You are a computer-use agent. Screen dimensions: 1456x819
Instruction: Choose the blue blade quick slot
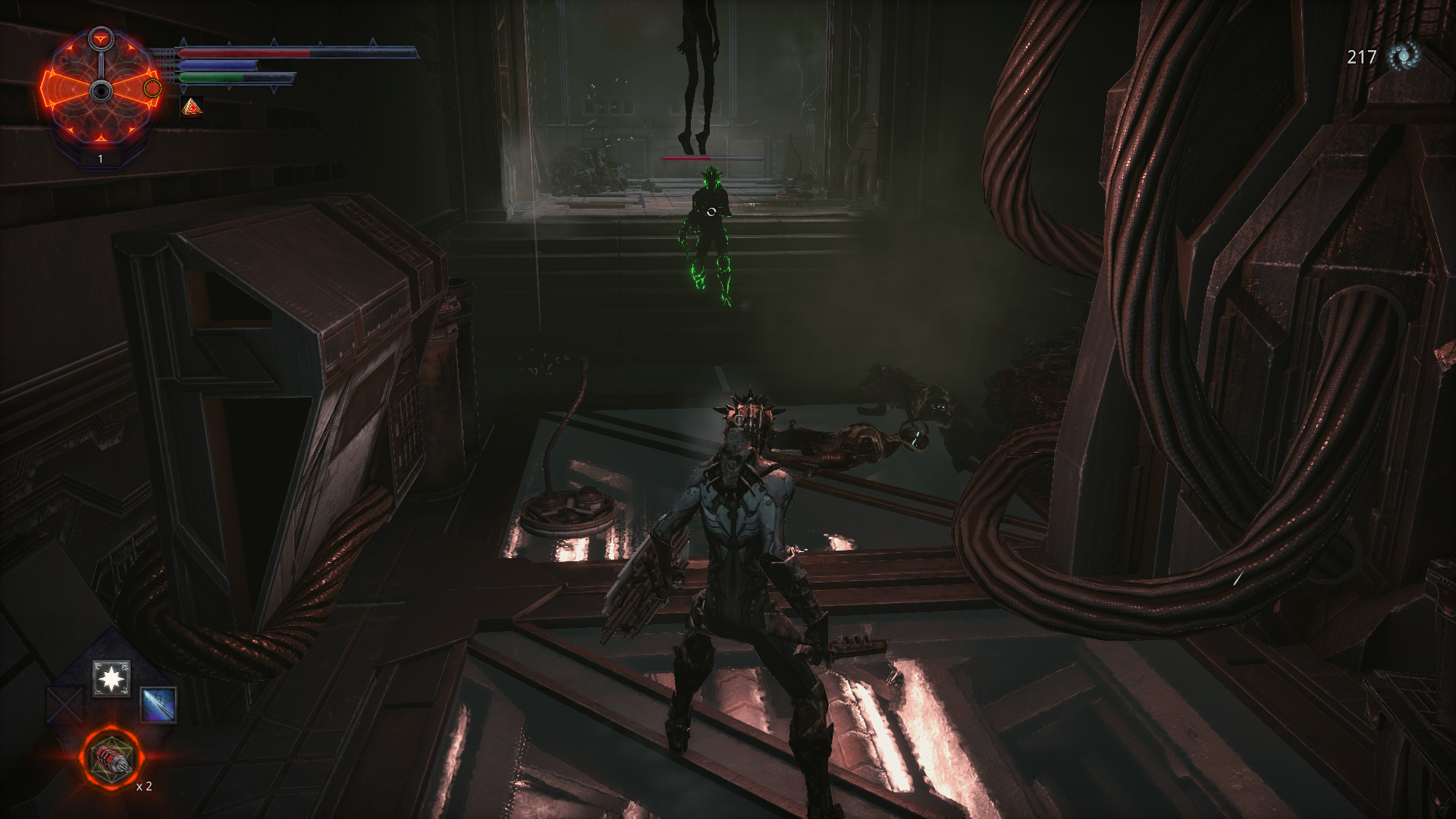coord(158,704)
